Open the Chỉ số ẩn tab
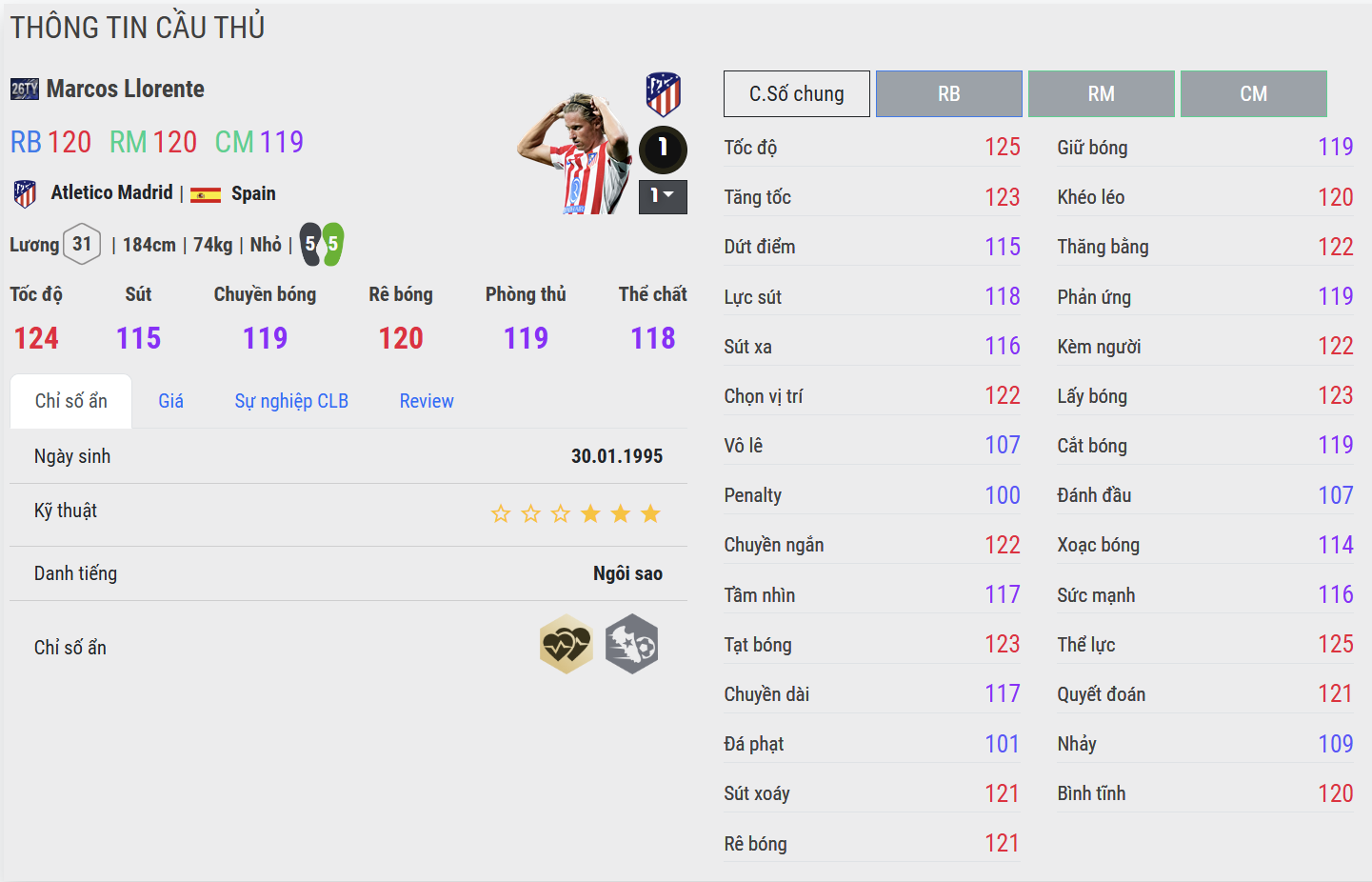This screenshot has height=882, width=1372. (x=71, y=401)
